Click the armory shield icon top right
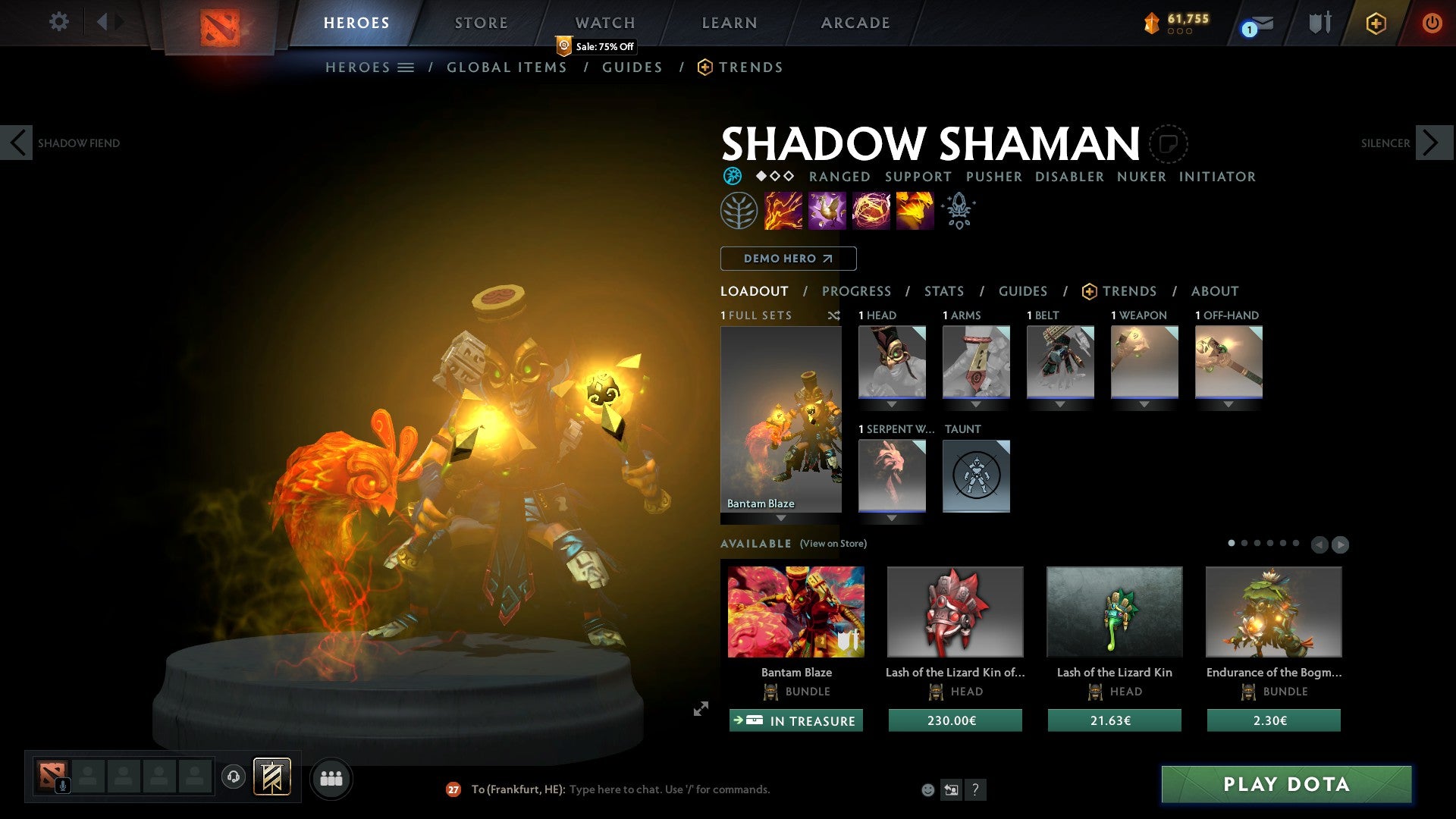 coord(1319,22)
